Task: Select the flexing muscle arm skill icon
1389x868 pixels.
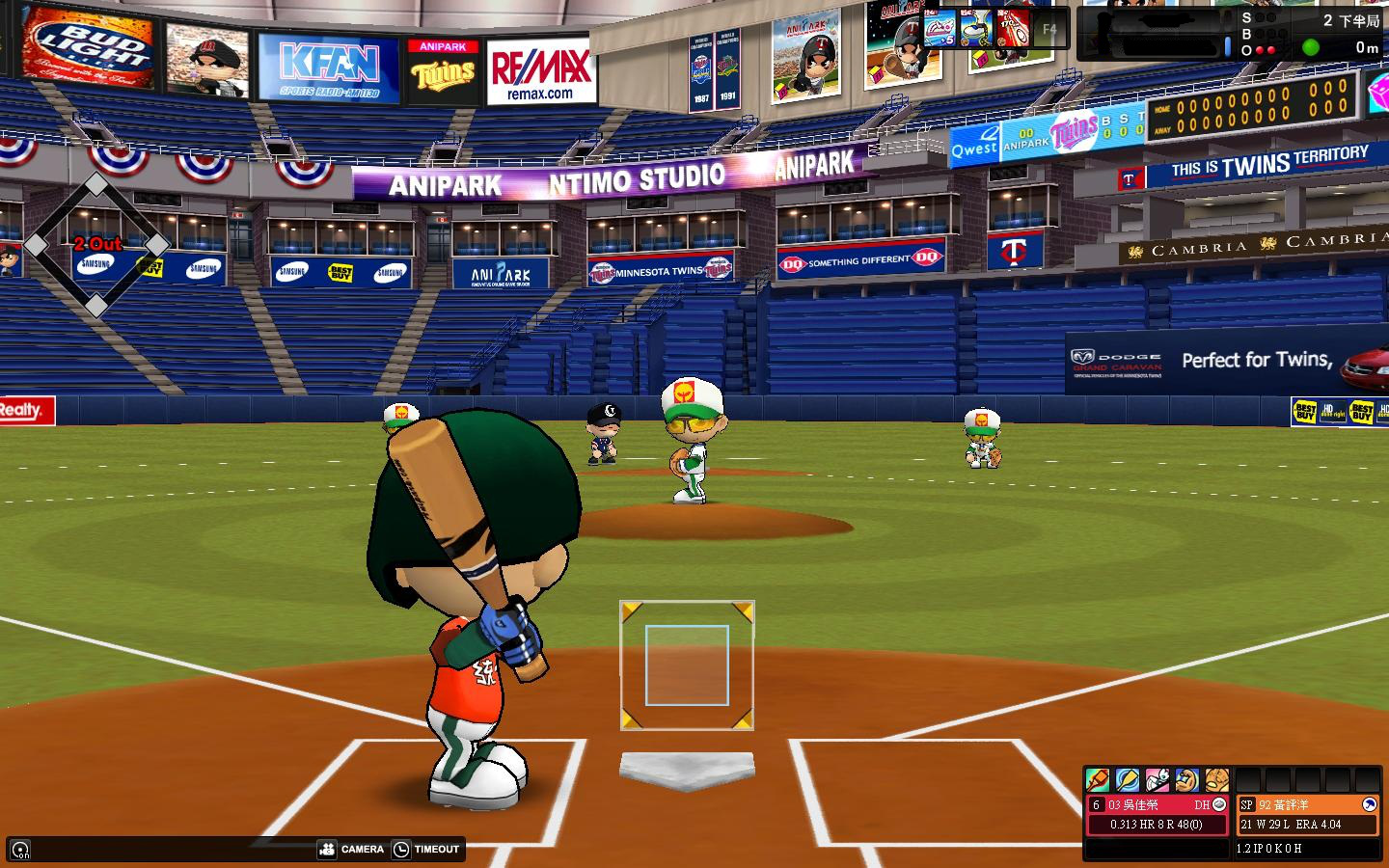Action: tap(1187, 779)
